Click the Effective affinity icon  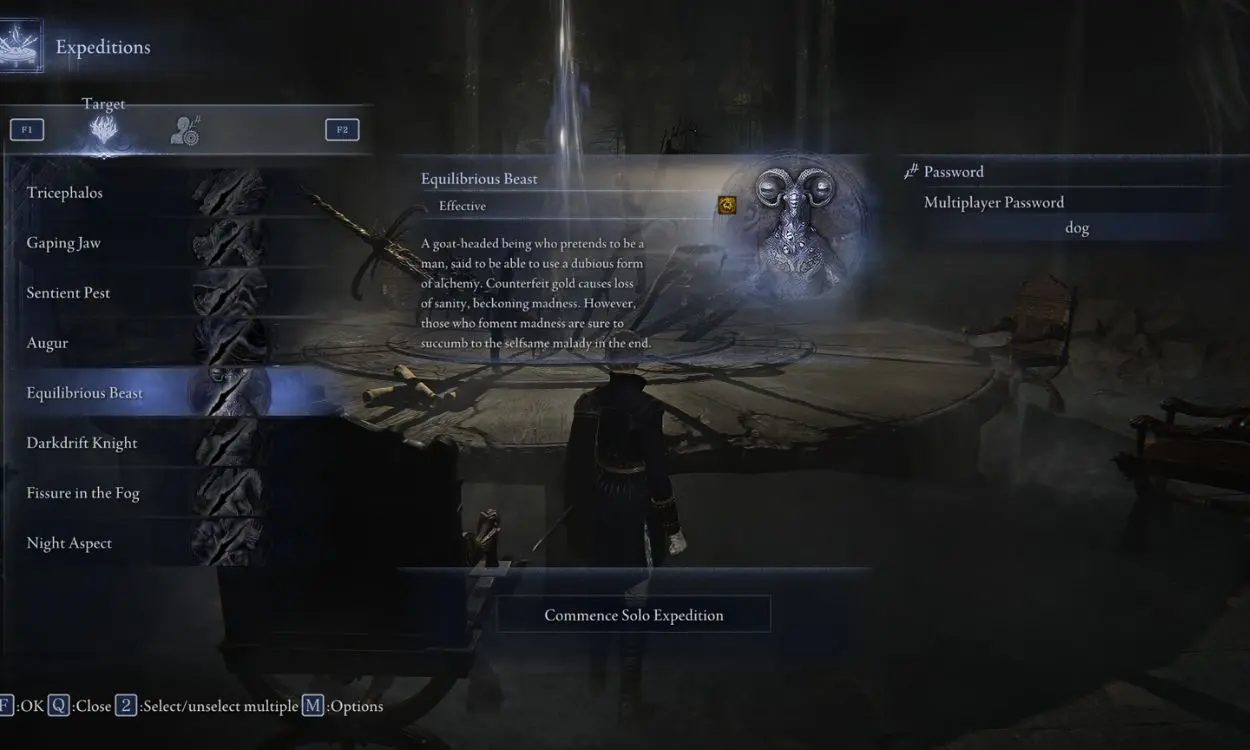(x=727, y=205)
